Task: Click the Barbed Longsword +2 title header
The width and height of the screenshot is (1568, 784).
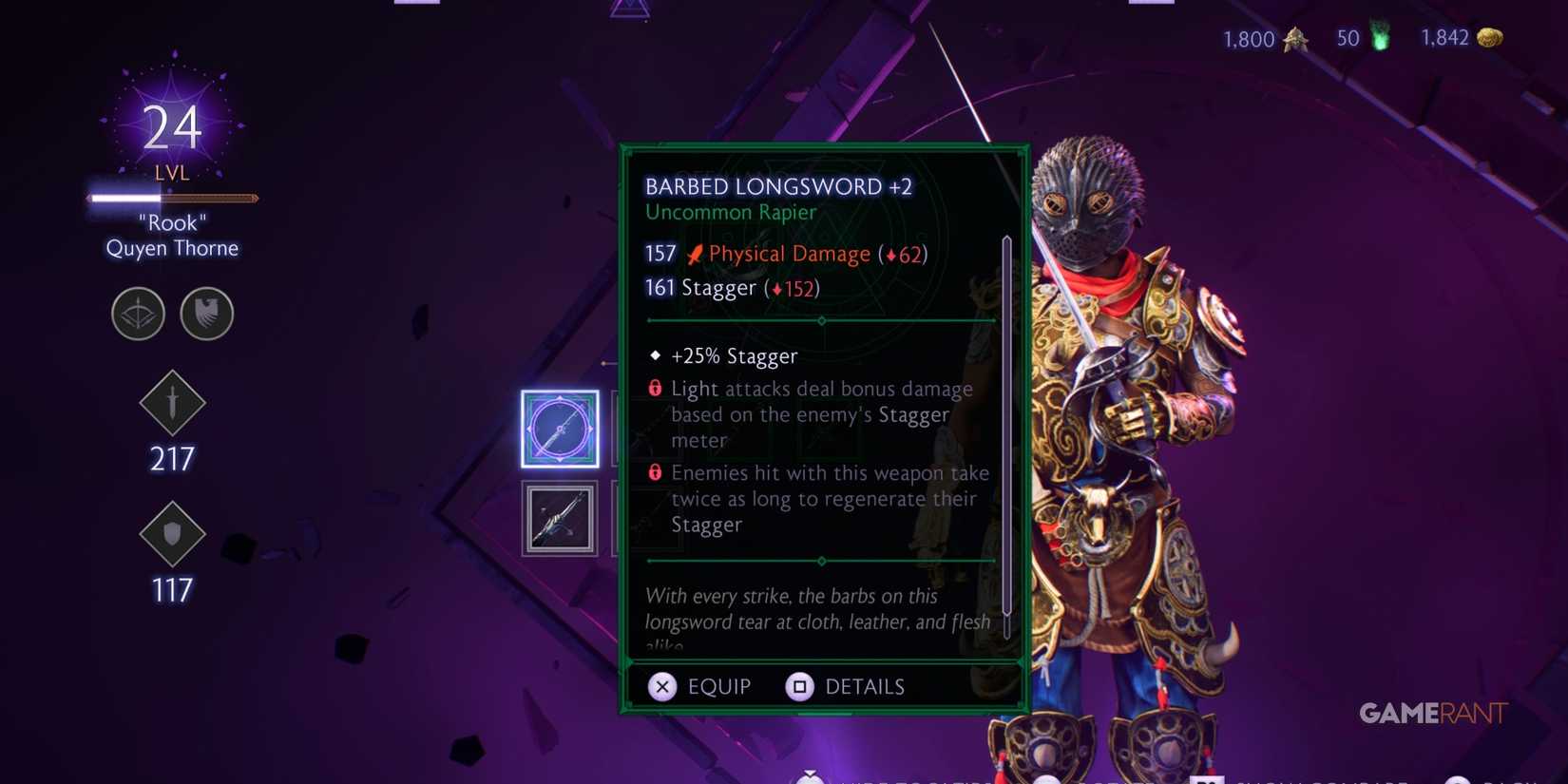Action: (779, 186)
